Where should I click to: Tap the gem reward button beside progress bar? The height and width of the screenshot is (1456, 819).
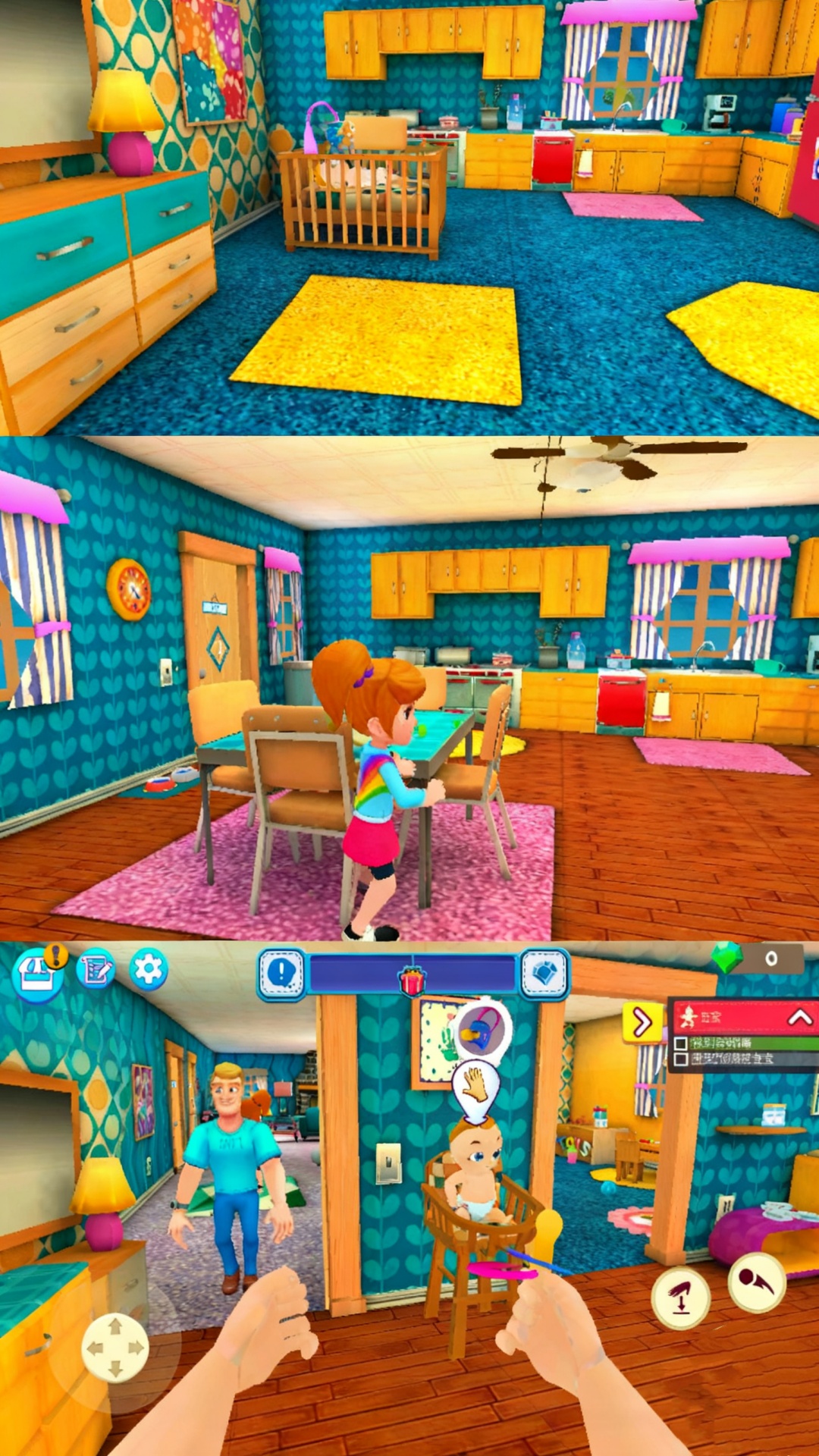click(544, 974)
